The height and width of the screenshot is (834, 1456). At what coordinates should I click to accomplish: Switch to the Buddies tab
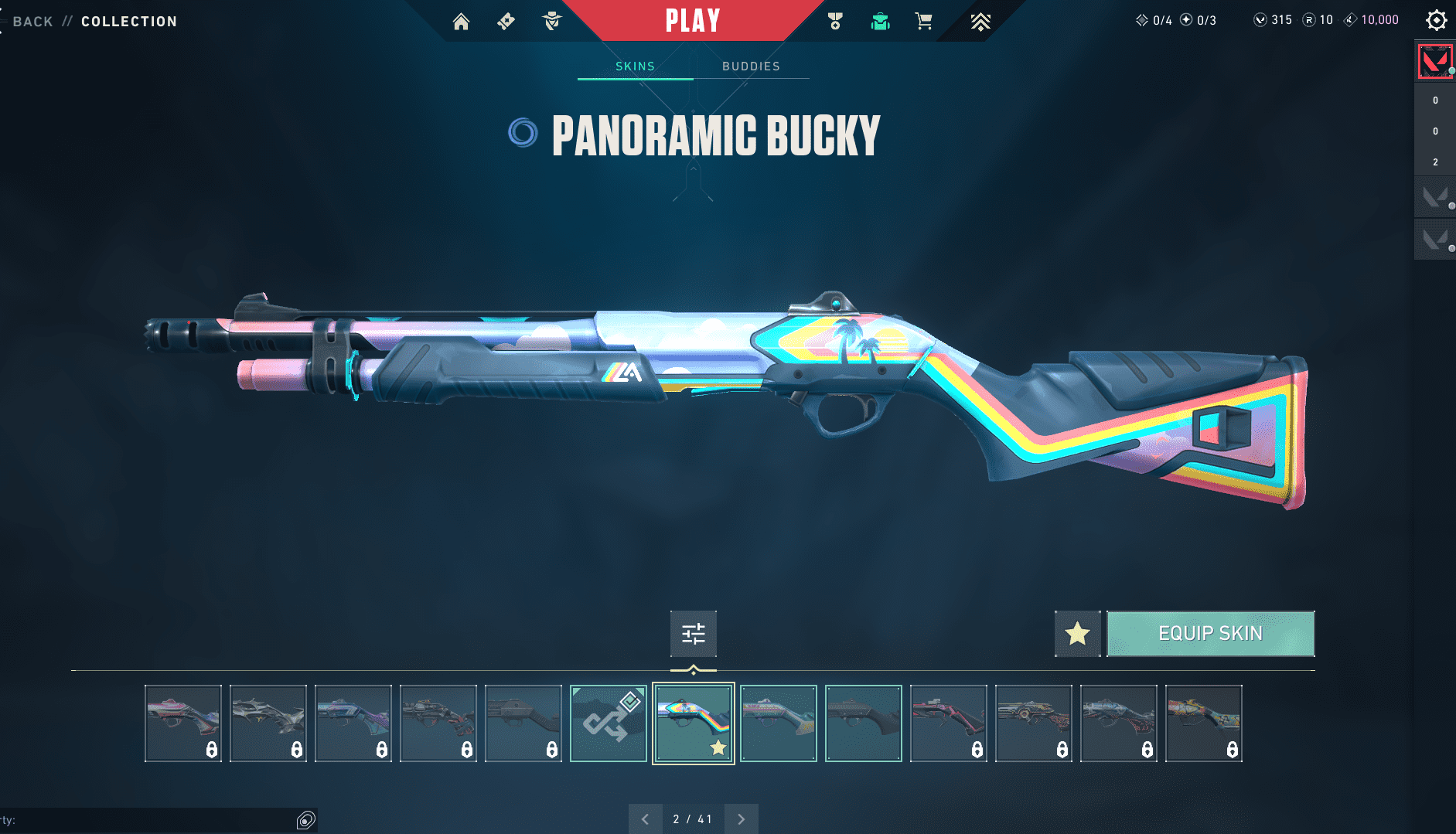(x=751, y=66)
